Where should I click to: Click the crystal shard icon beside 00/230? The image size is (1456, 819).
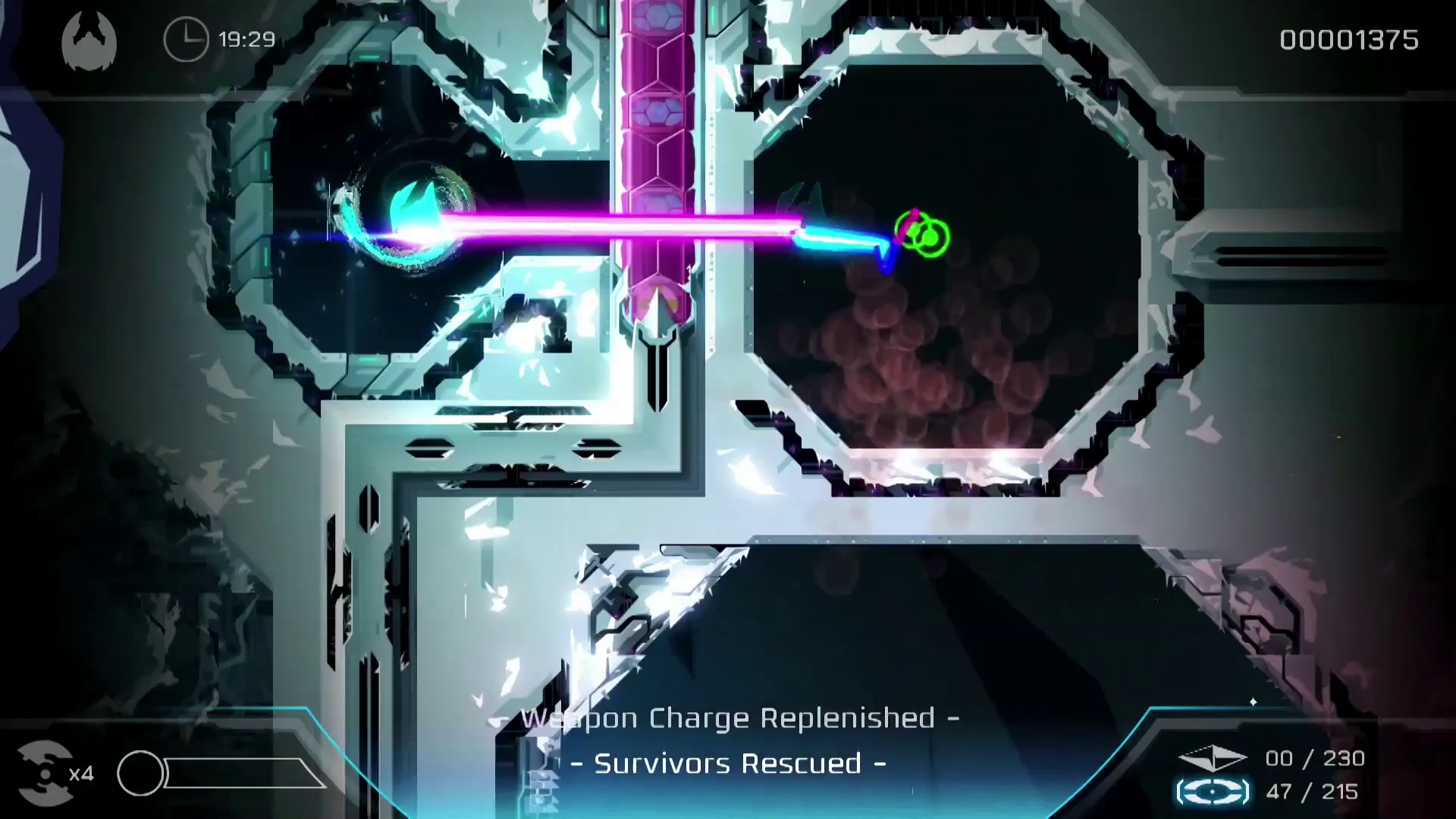[1214, 756]
